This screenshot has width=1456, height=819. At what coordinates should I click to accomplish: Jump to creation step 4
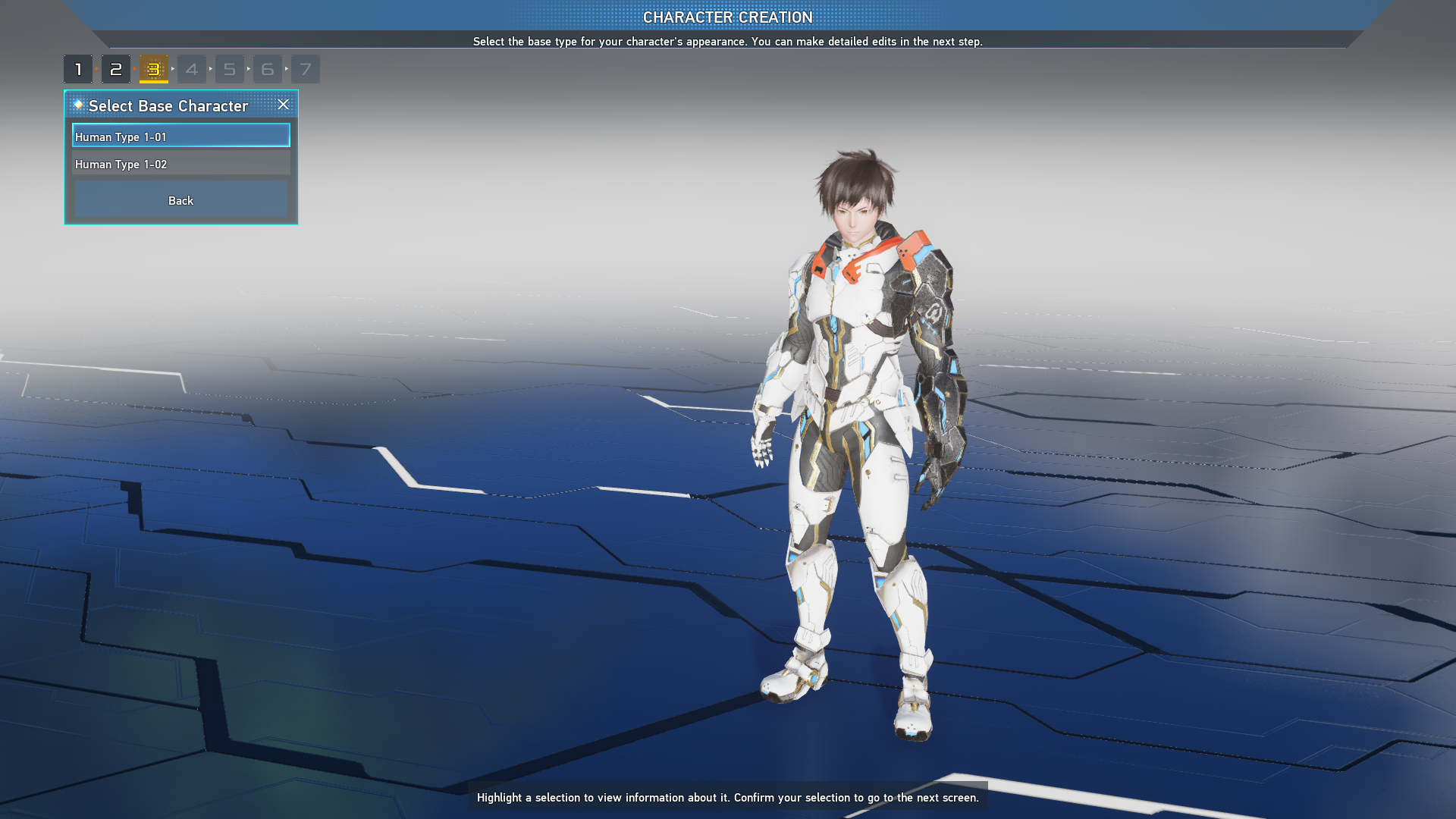tap(192, 69)
